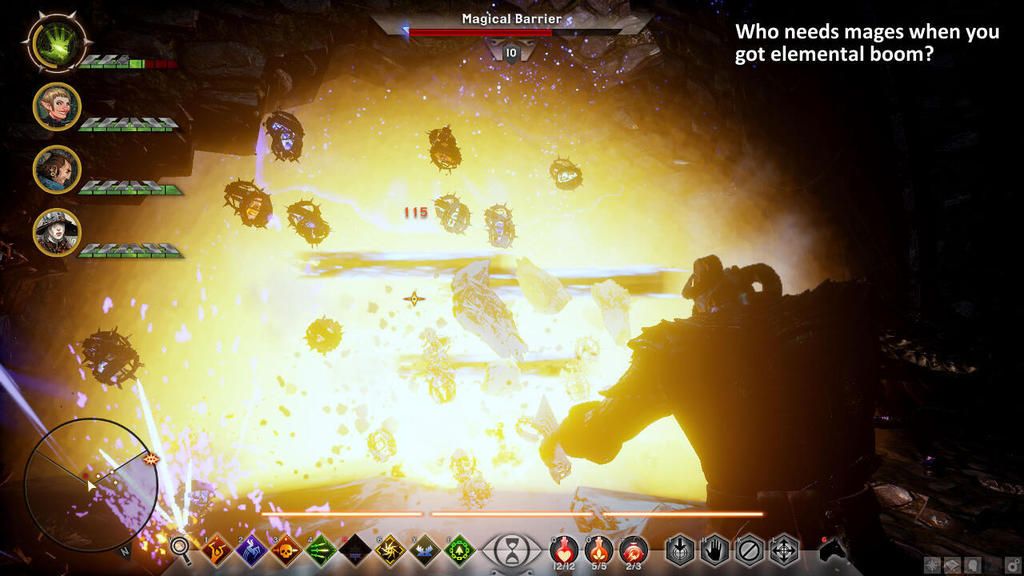Select the wide-hat mage party portrait
Image resolution: width=1024 pixels, height=576 pixels.
tap(56, 232)
